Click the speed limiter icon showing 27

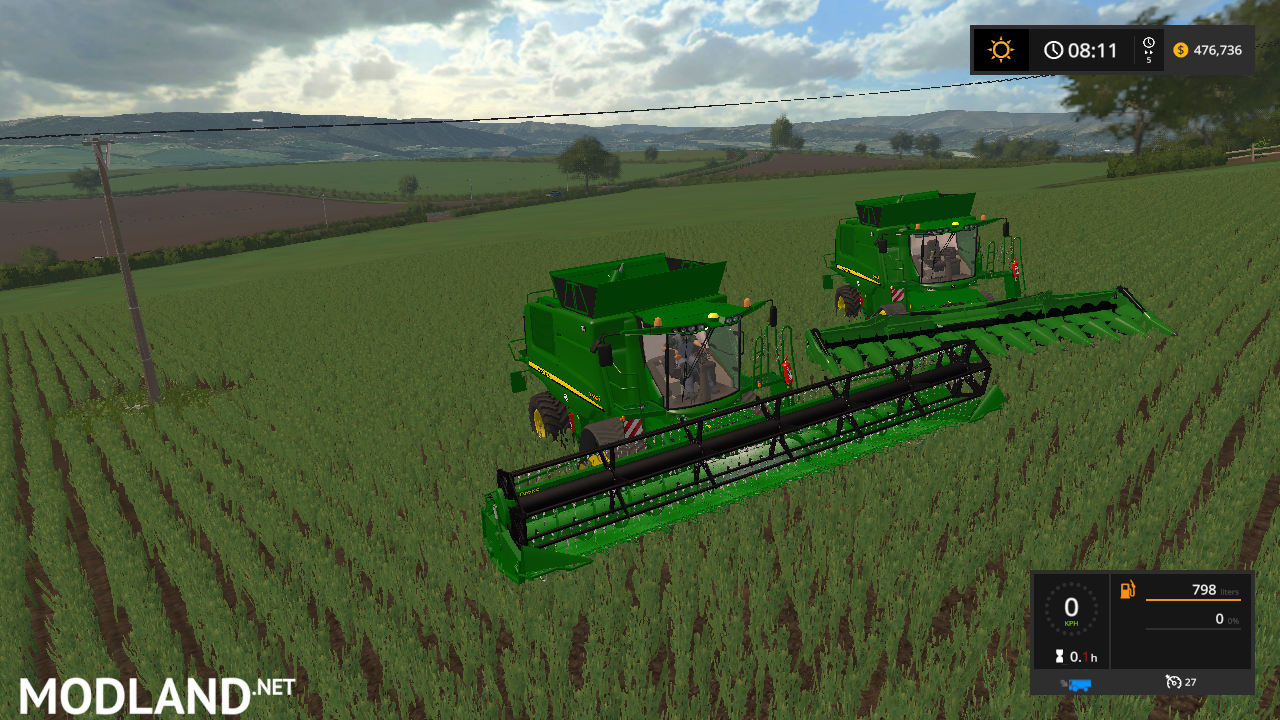coord(1173,682)
